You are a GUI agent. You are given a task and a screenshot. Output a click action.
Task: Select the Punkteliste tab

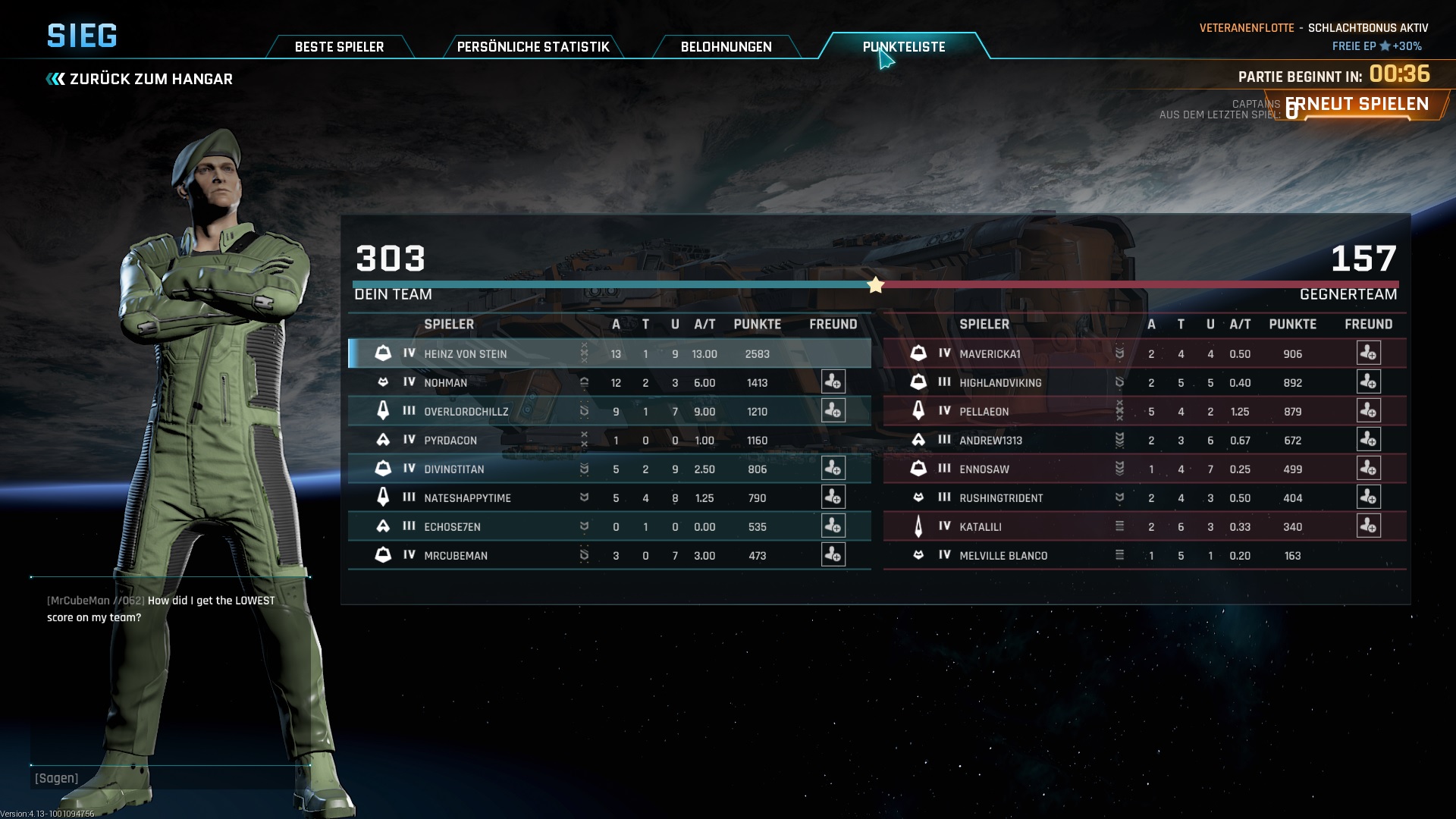[x=903, y=47]
